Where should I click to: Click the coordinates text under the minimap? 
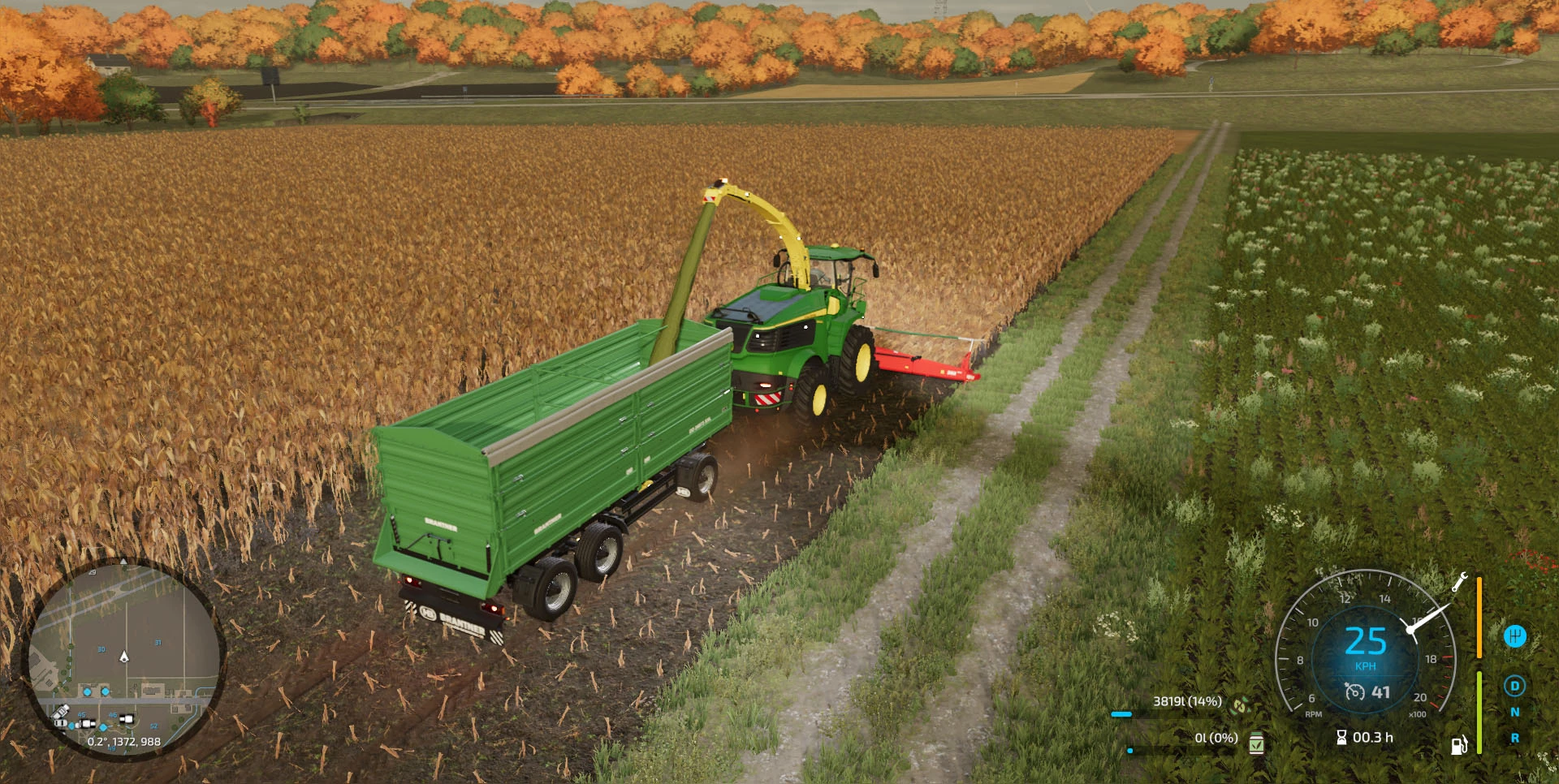(x=124, y=742)
